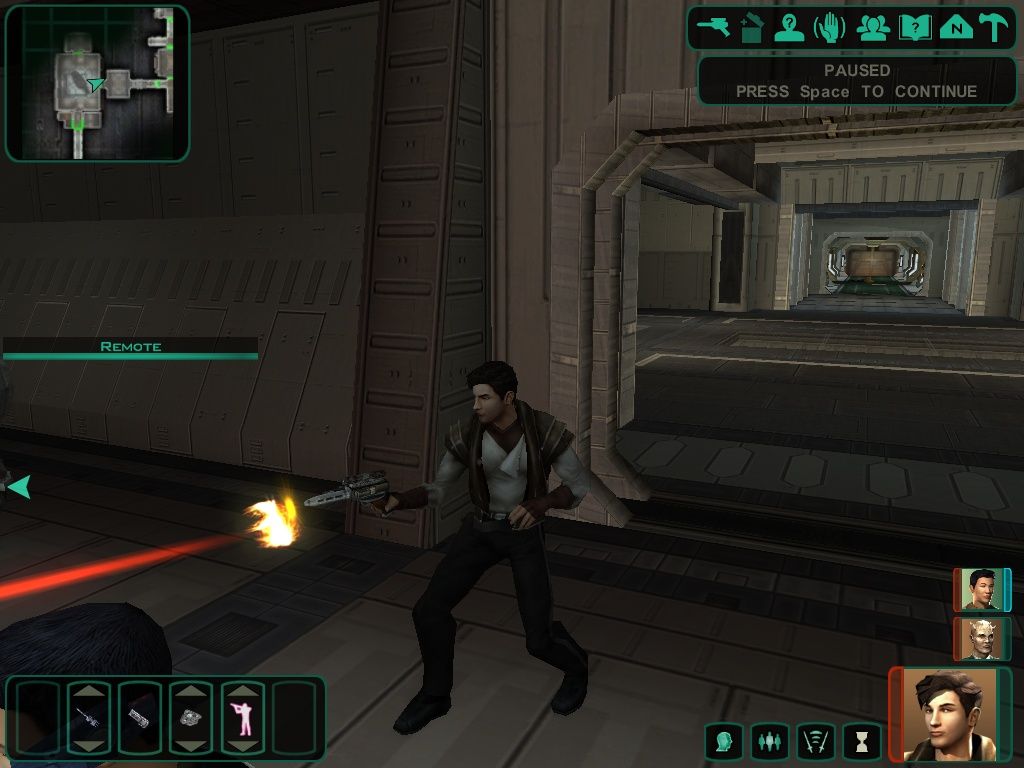Open the Map compass icon
This screenshot has height=768, width=1024.
(956, 28)
